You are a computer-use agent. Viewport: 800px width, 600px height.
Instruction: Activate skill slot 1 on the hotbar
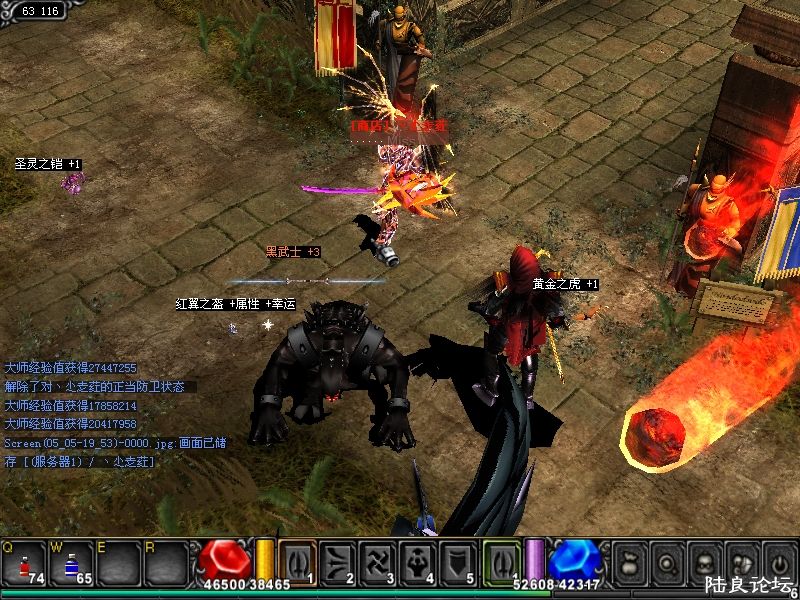(297, 562)
